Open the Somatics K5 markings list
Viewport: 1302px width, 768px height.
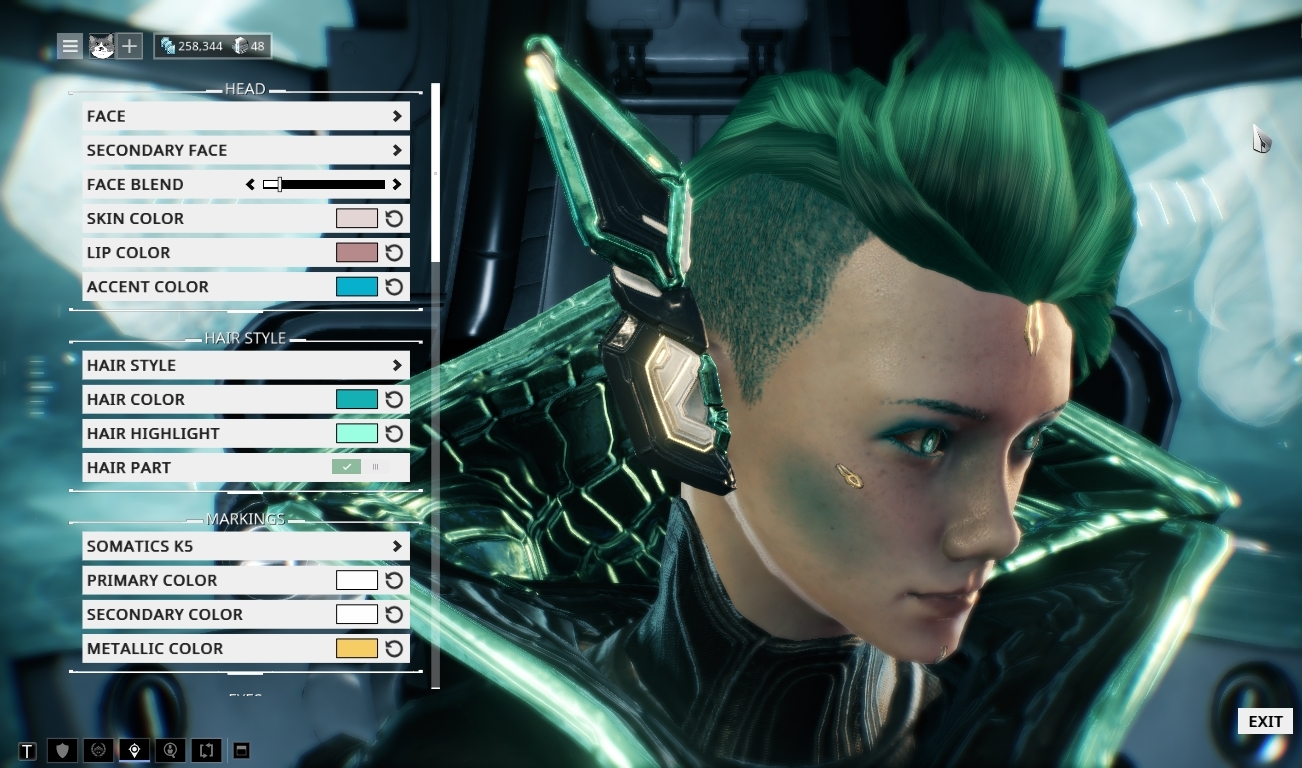click(245, 546)
